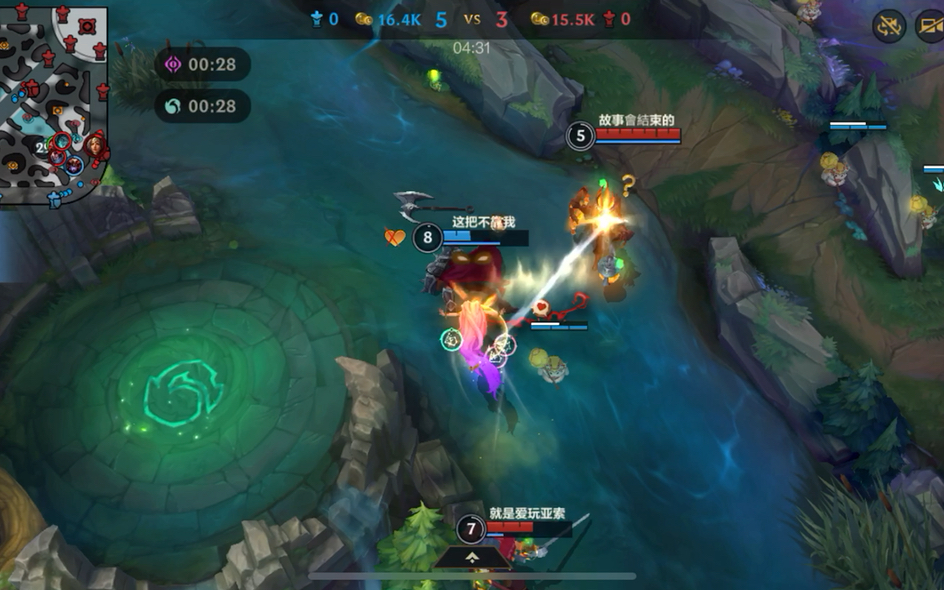Expand the bottom panel with the up arrow
The image size is (944, 590).
click(x=471, y=557)
